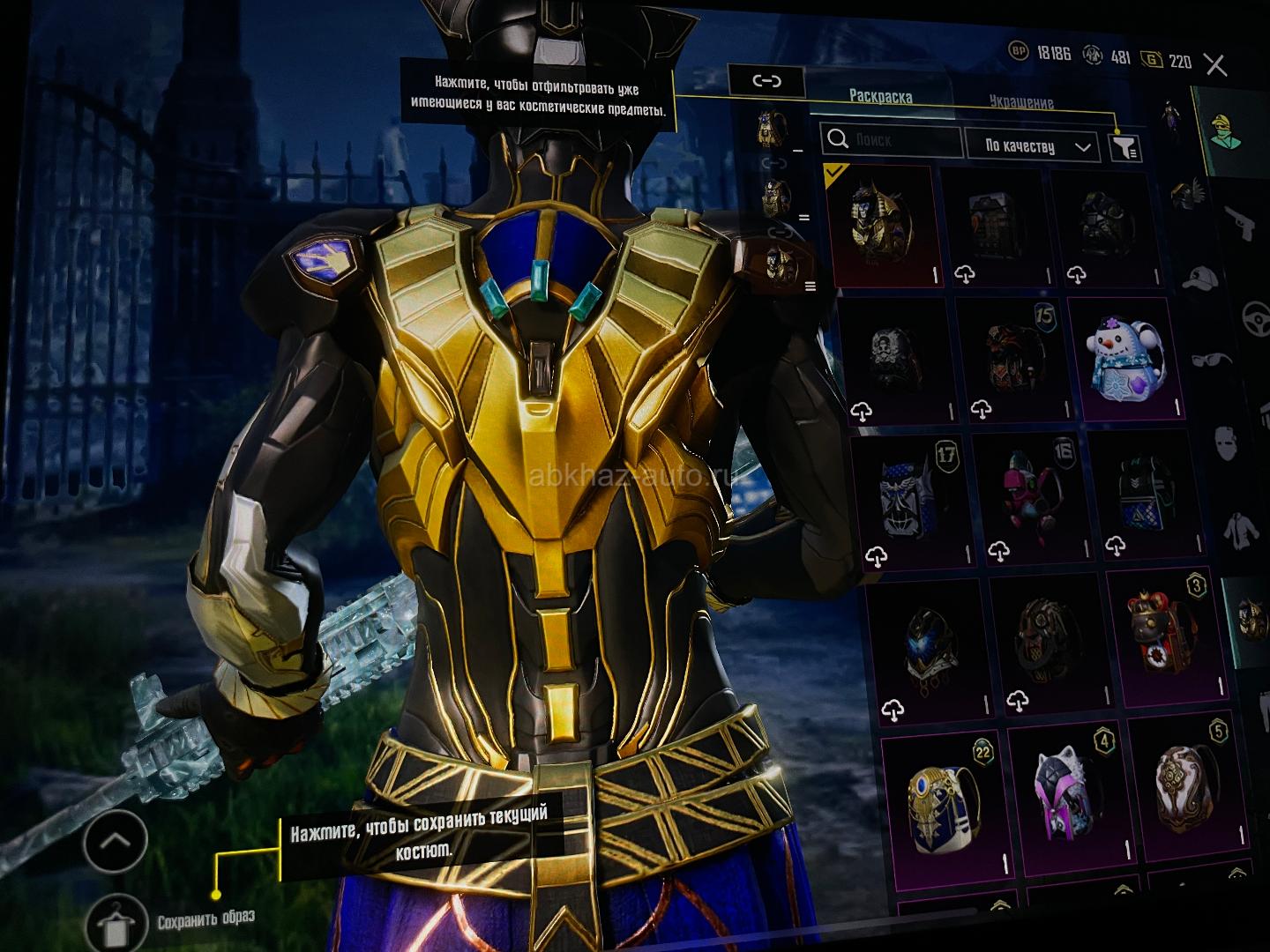The width and height of the screenshot is (1270, 952).
Task: Click the link icon above the skin list
Action: pyautogui.click(x=766, y=81)
